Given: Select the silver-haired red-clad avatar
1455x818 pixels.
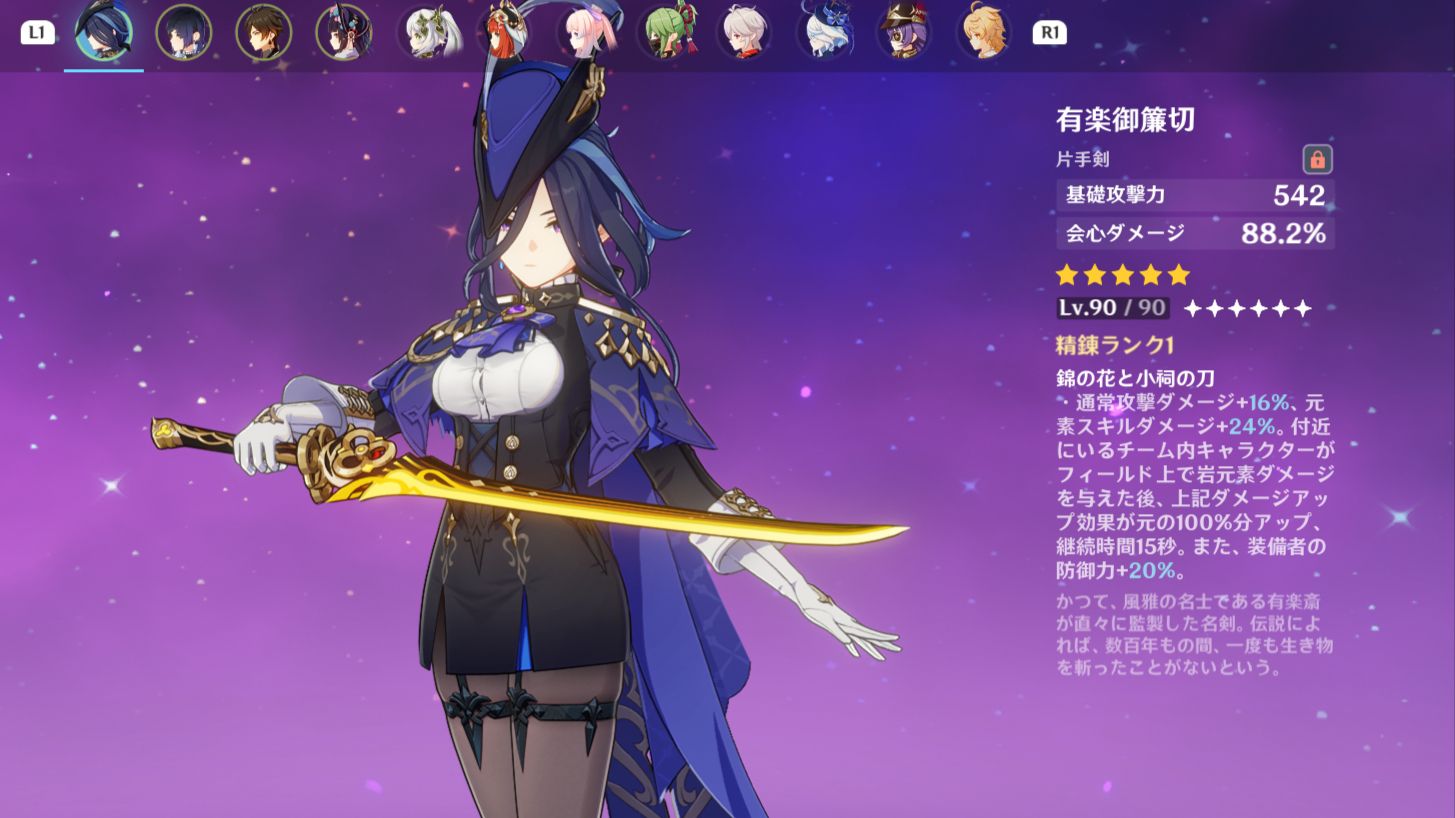Looking at the screenshot, I should tap(744, 32).
